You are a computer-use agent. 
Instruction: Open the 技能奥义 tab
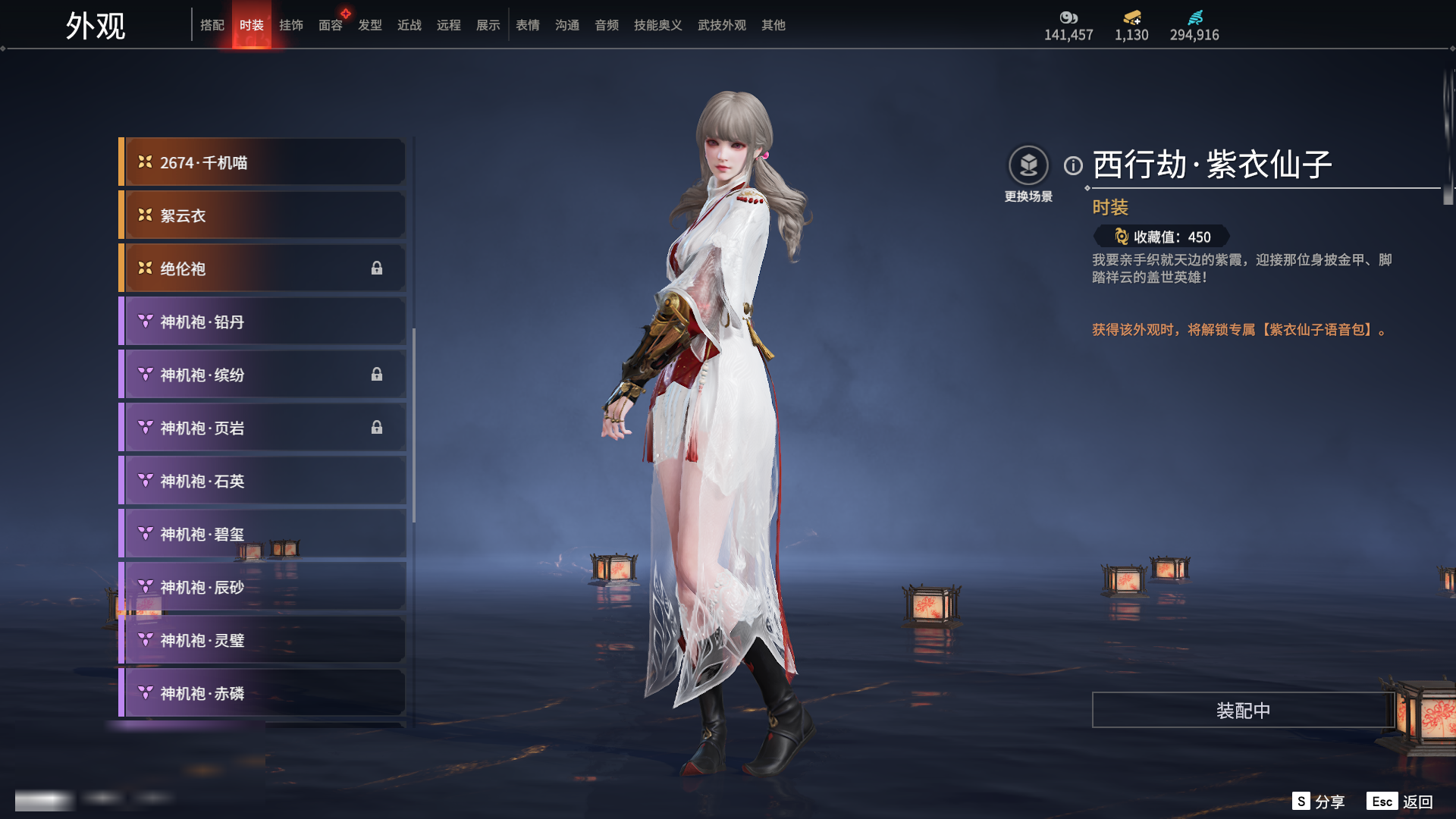(657, 25)
